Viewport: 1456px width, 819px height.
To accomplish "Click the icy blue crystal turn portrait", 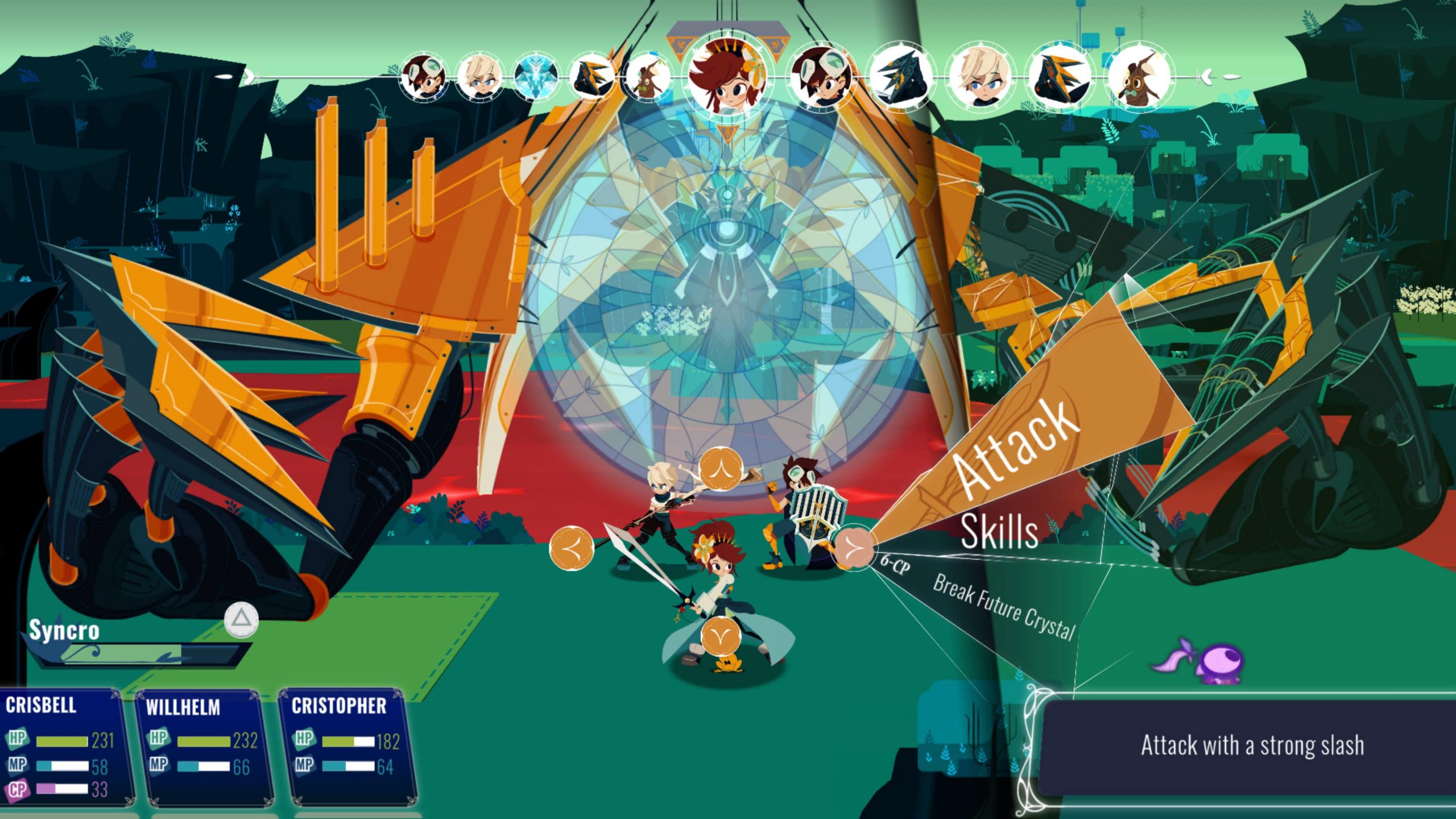I will (535, 77).
